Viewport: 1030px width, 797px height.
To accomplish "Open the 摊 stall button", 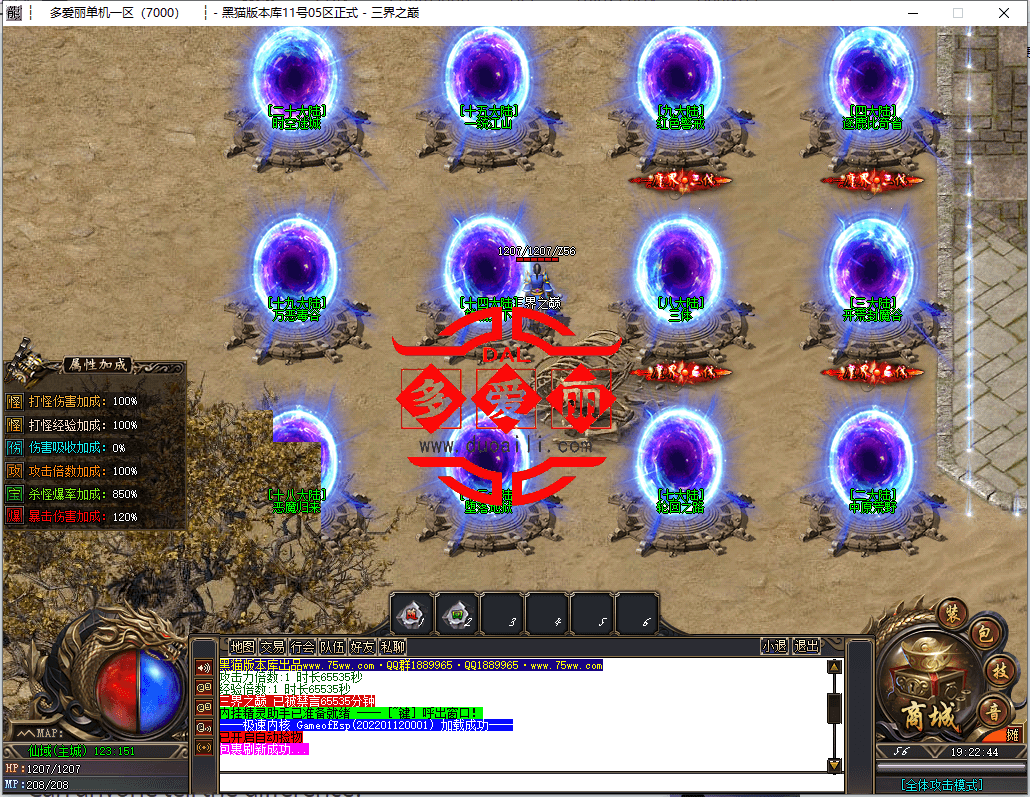I will [x=1012, y=735].
